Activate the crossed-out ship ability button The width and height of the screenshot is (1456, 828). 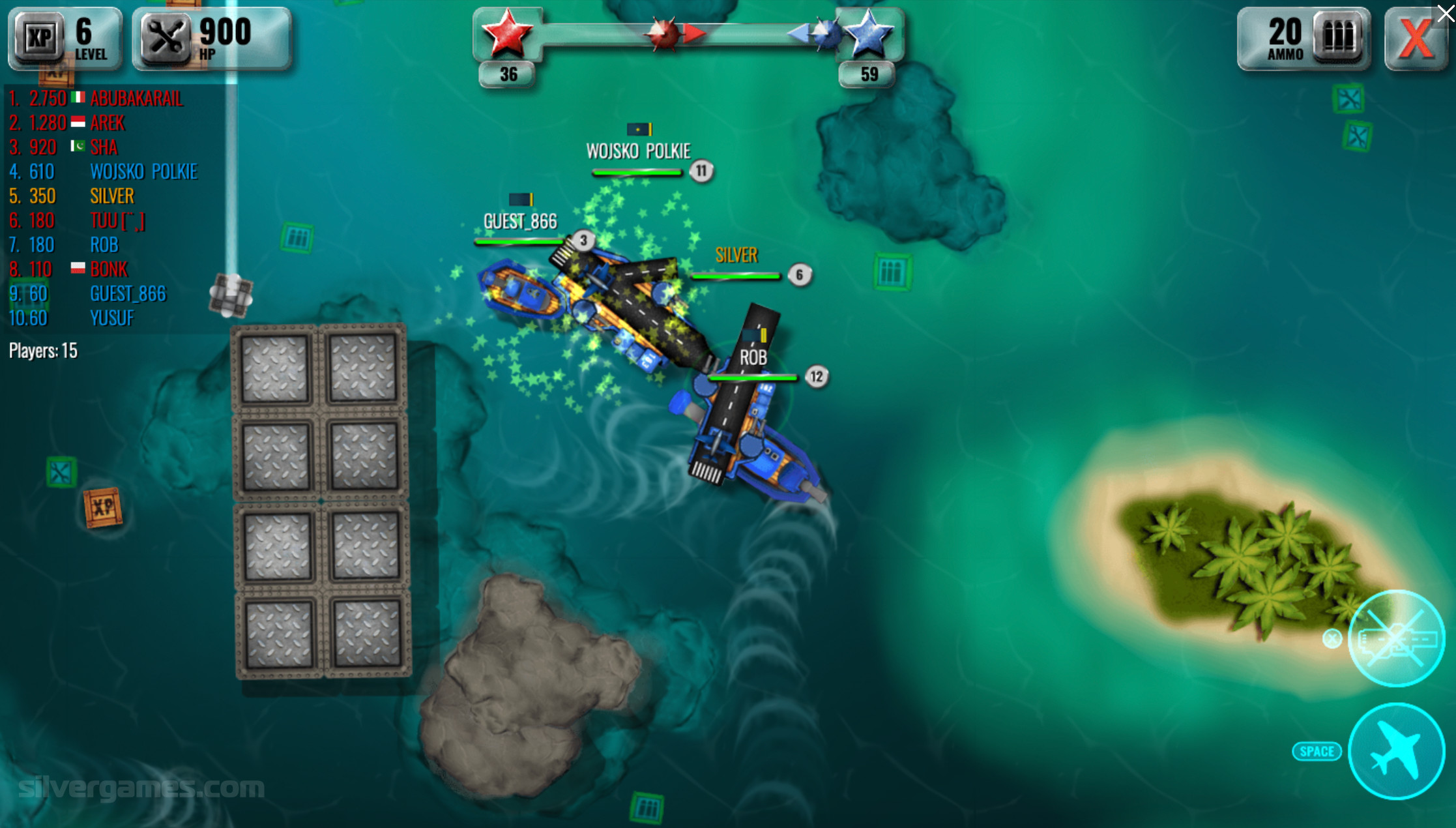click(x=1396, y=638)
